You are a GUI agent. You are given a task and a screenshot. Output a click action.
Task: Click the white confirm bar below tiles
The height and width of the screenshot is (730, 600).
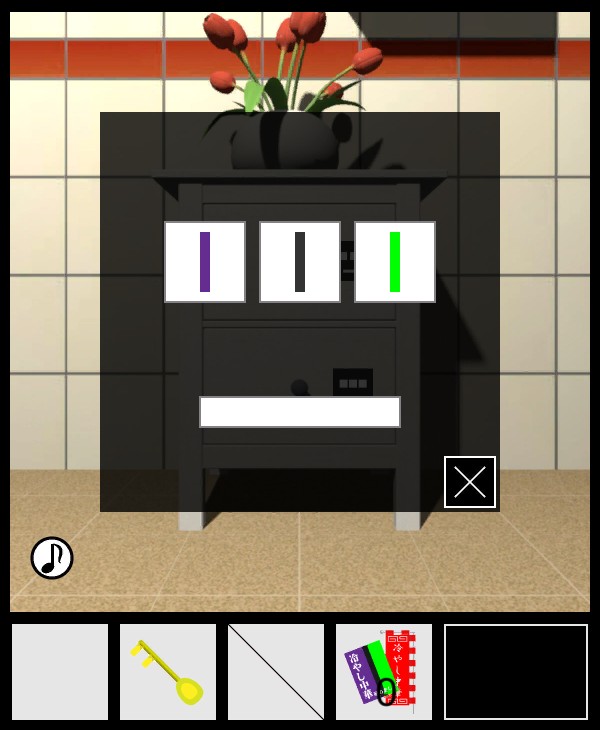click(x=300, y=412)
